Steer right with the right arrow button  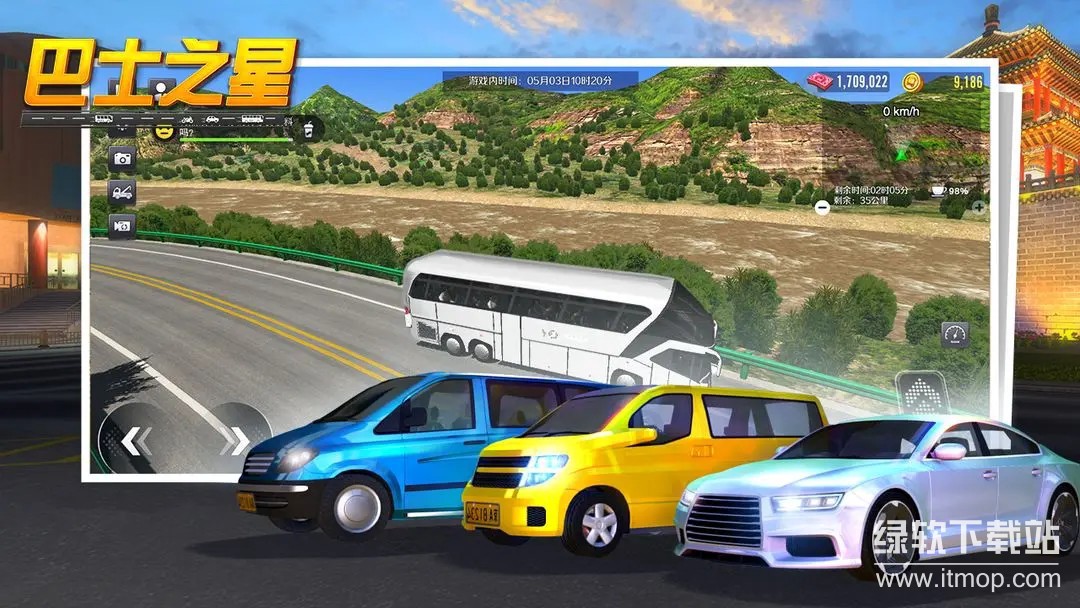point(236,440)
